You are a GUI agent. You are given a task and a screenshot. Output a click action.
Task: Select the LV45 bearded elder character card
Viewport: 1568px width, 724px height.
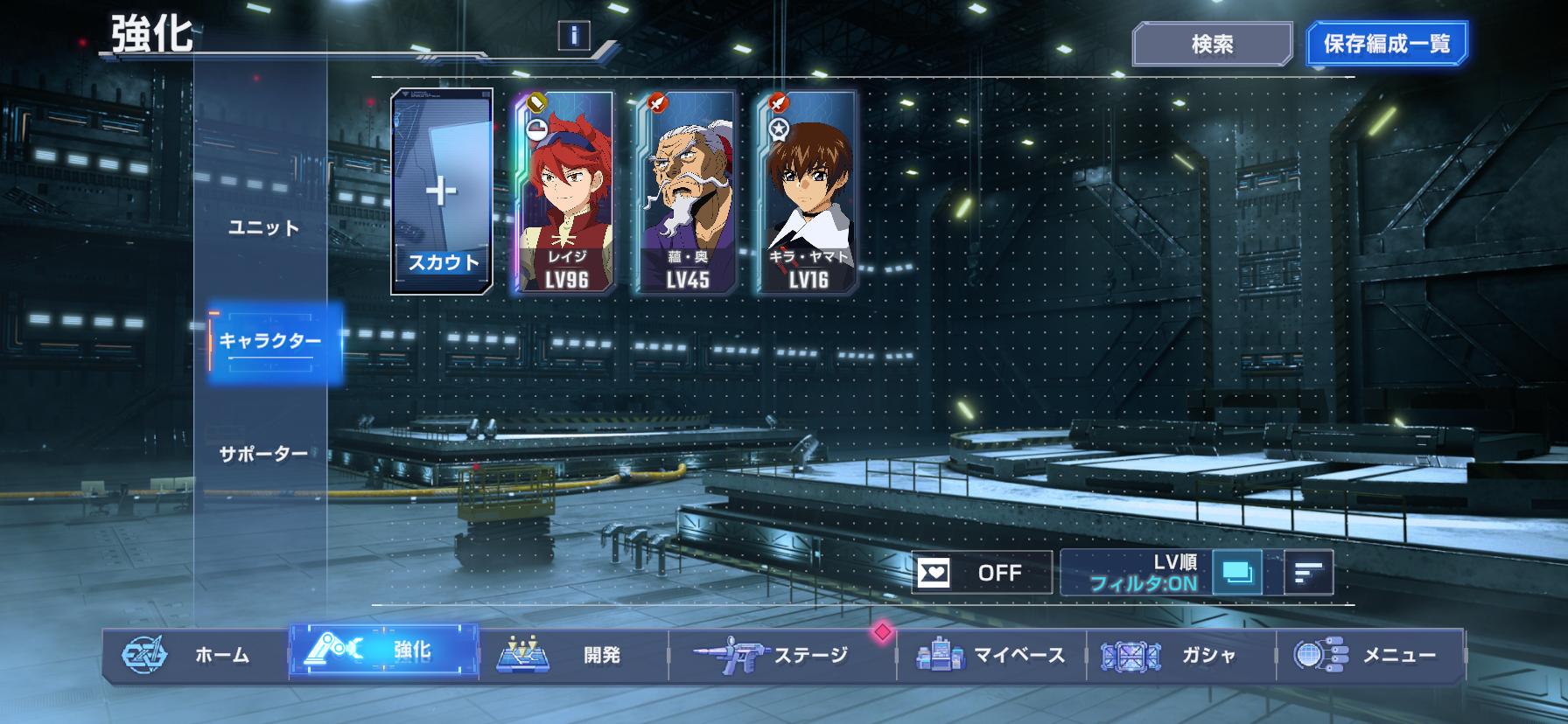coord(686,191)
